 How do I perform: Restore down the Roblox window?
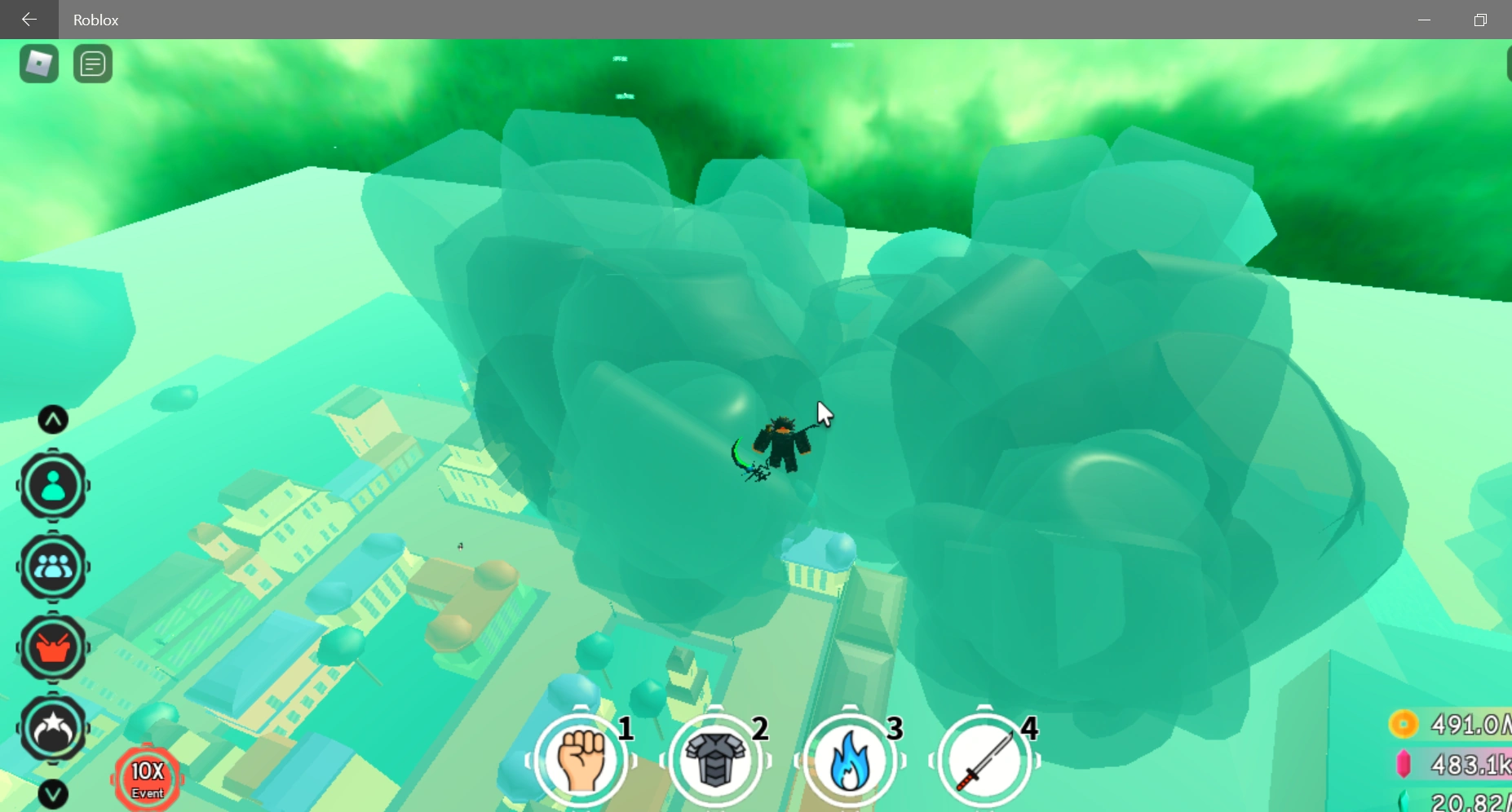pos(1482,19)
